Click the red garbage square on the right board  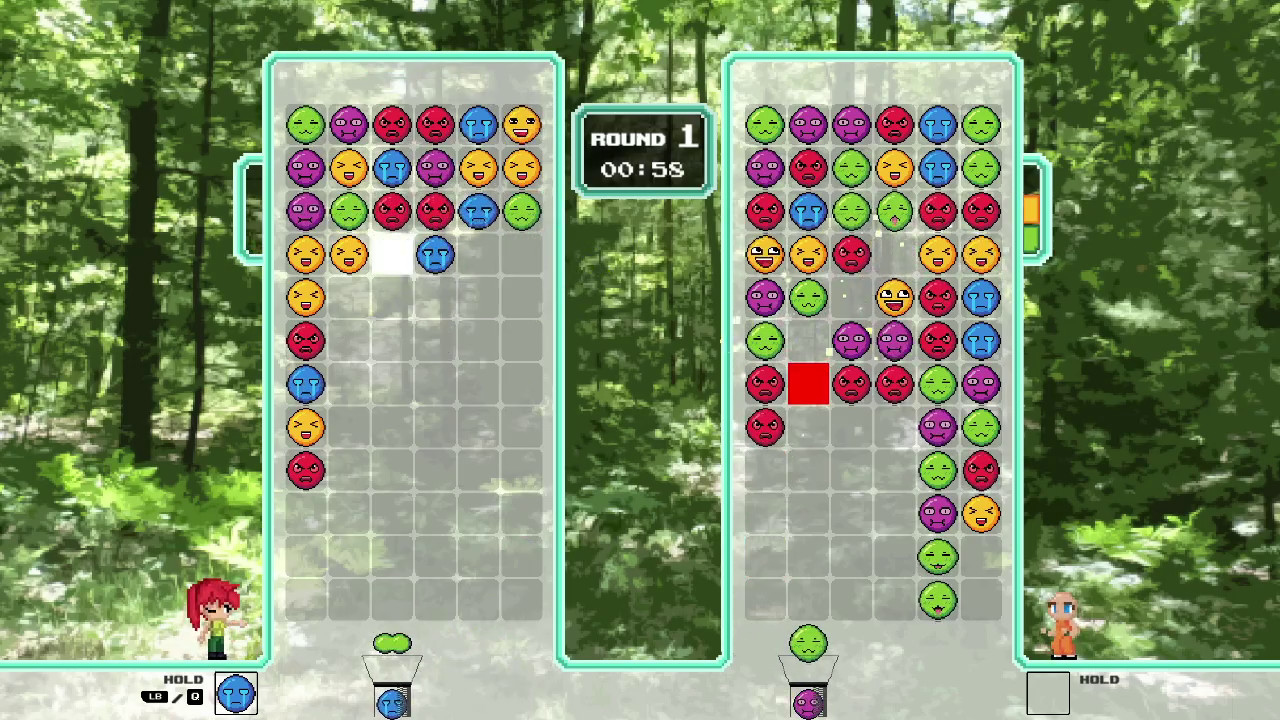click(808, 384)
